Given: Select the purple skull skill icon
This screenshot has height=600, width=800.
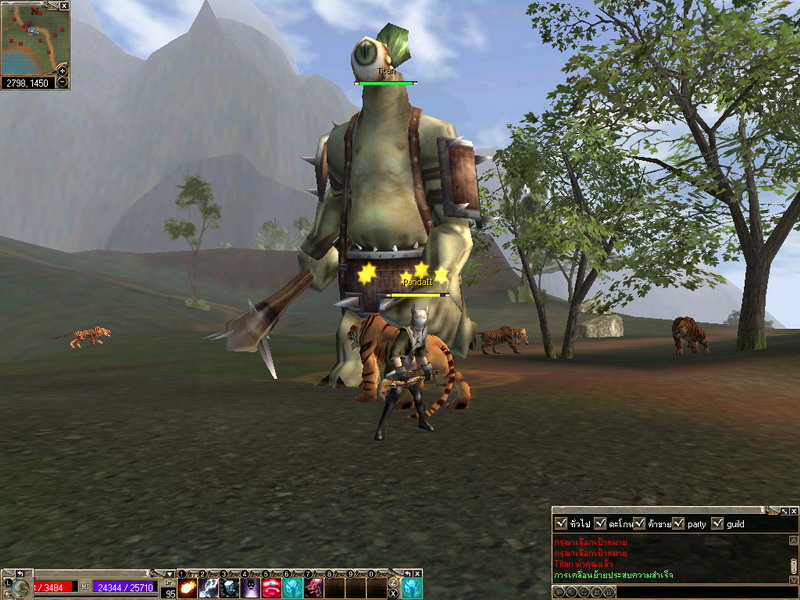Looking at the screenshot, I should pos(250,588).
